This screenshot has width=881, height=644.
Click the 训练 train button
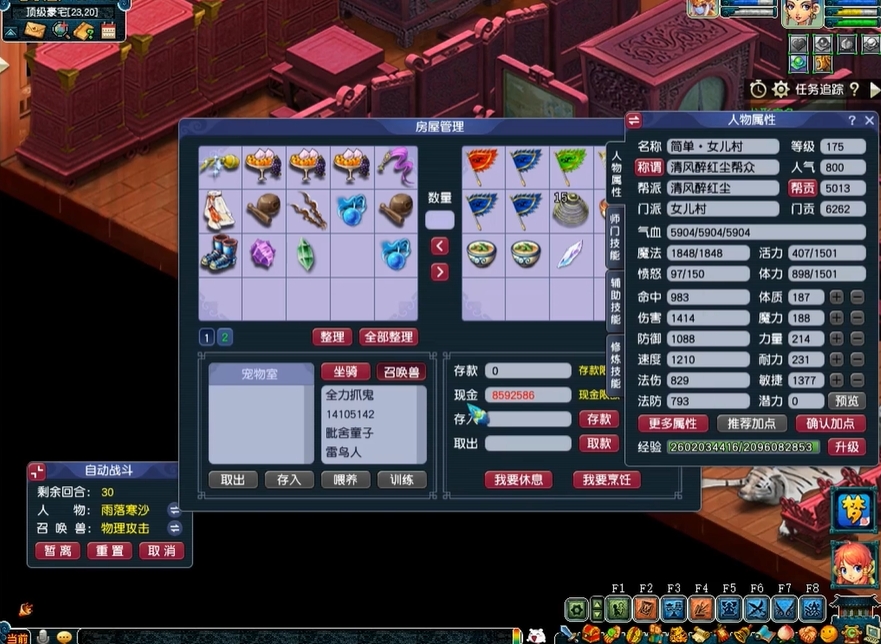click(x=402, y=480)
